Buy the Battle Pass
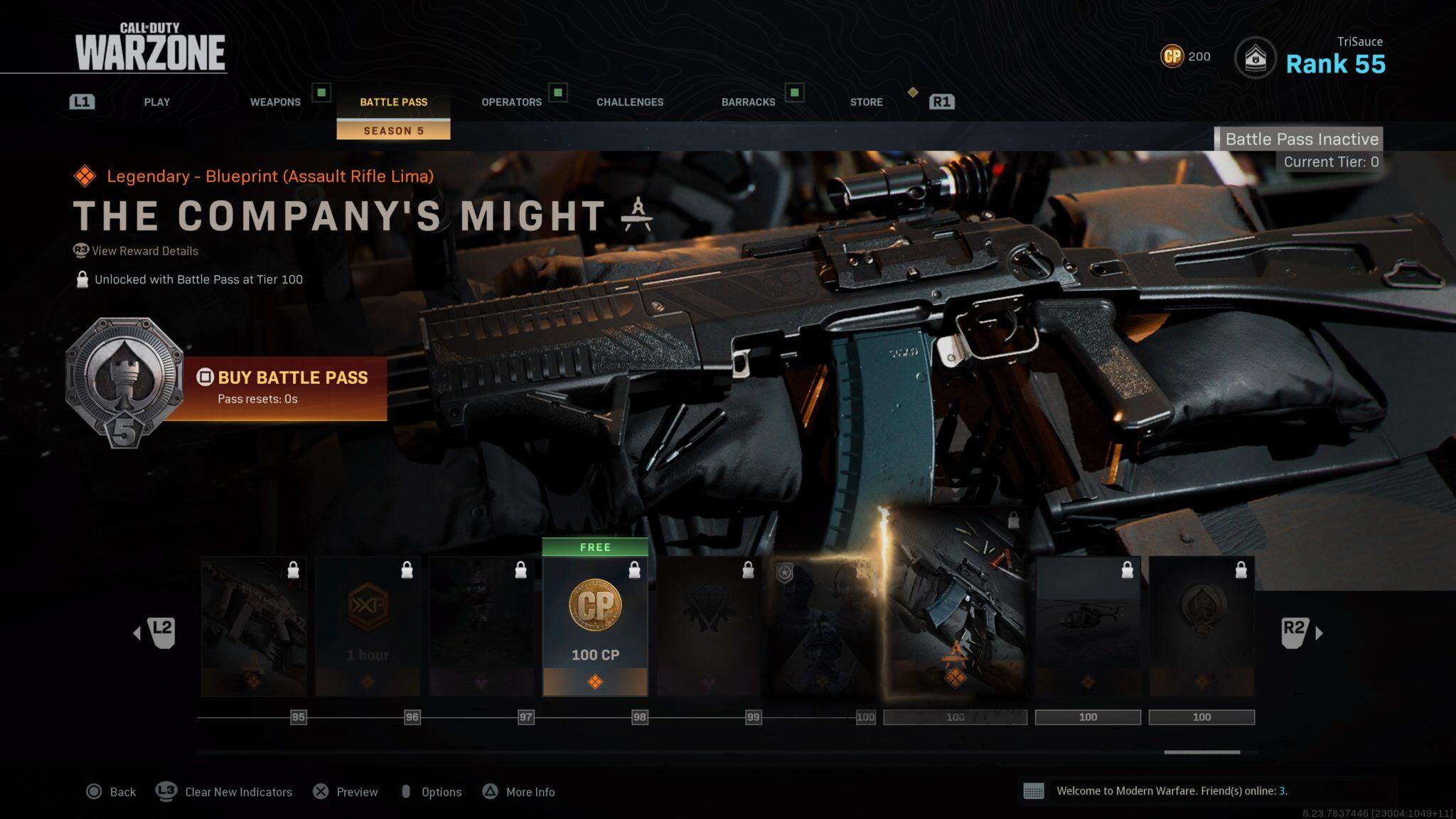This screenshot has width=1456, height=819. point(284,386)
